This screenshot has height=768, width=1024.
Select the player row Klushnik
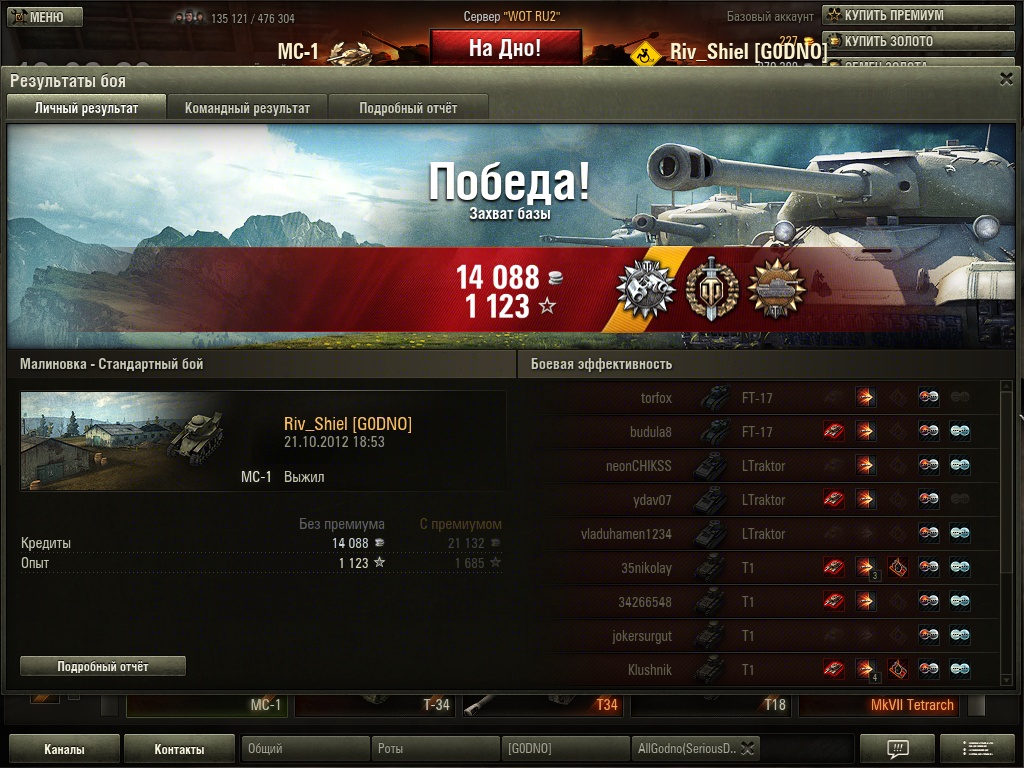[x=650, y=669]
